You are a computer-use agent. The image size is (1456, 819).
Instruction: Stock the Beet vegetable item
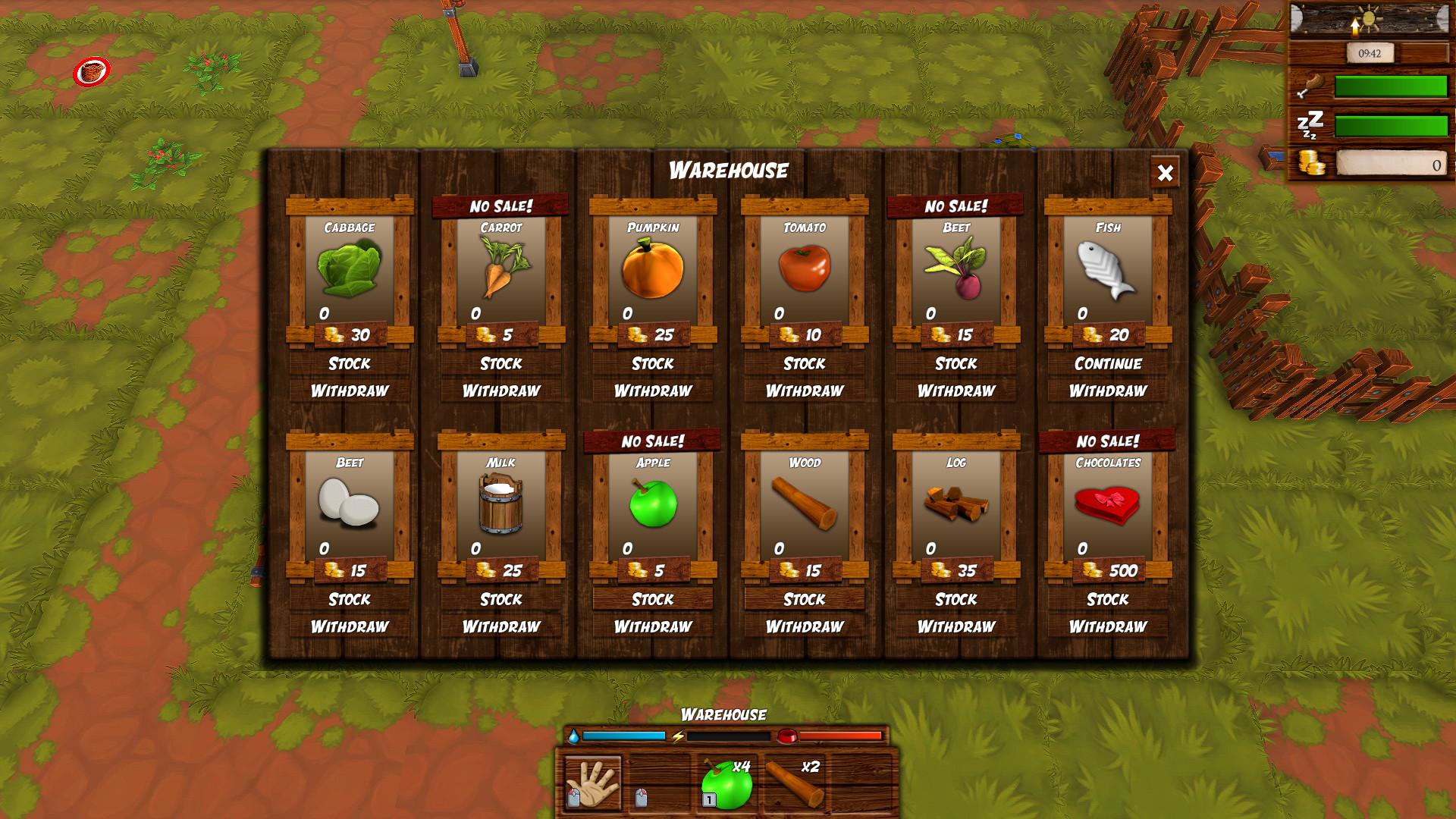point(953,364)
